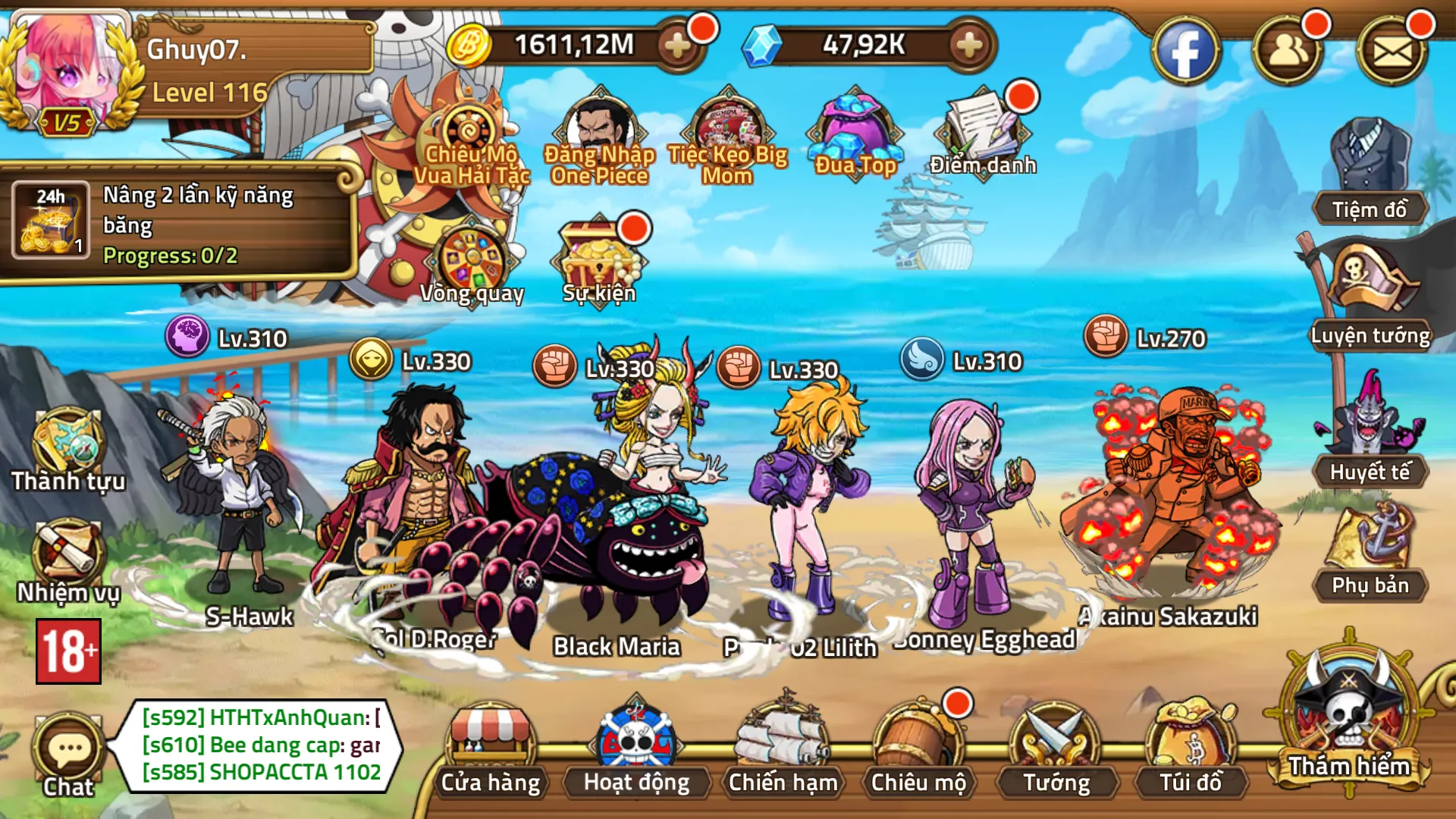Claim daily Điểm danh attendance

(983, 133)
